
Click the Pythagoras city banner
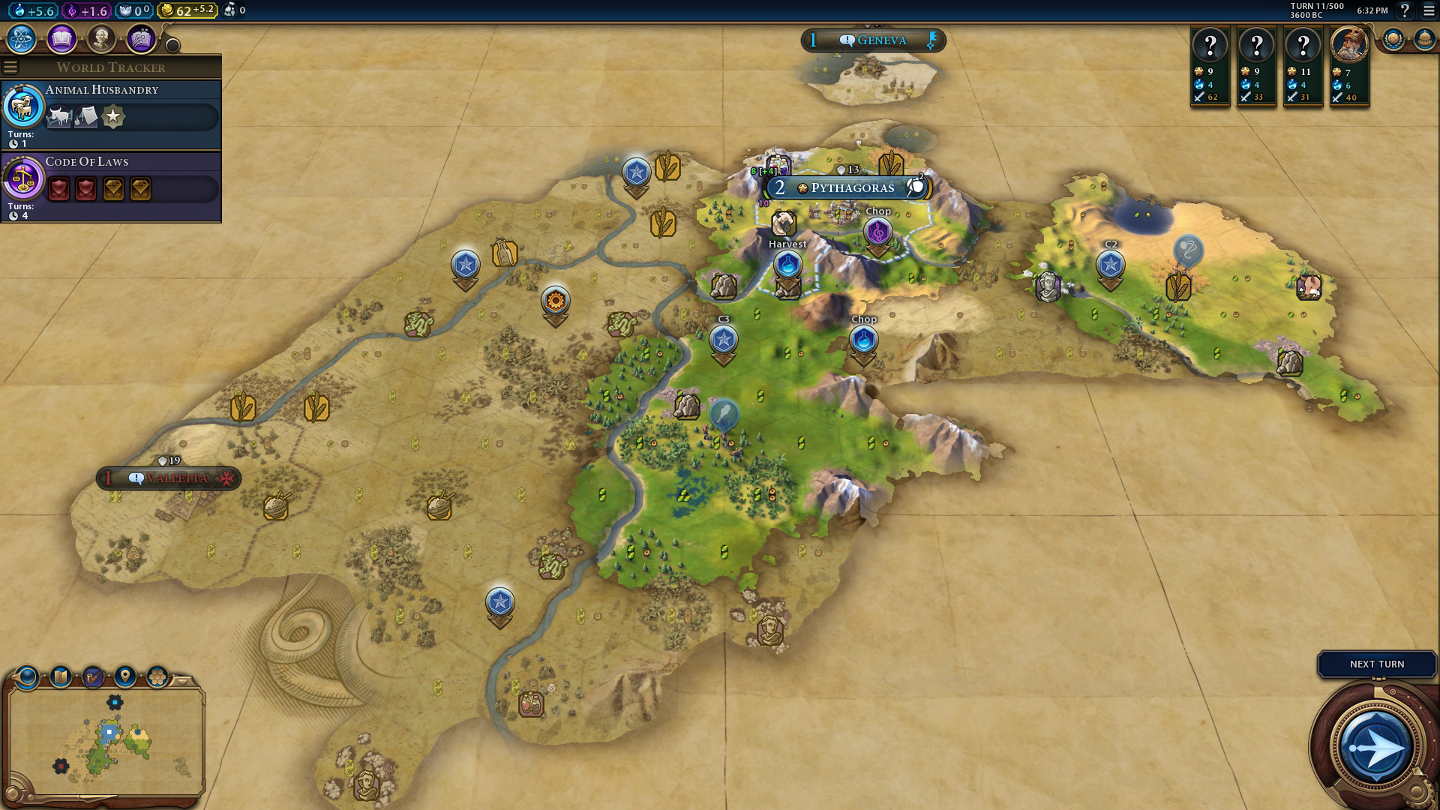851,188
